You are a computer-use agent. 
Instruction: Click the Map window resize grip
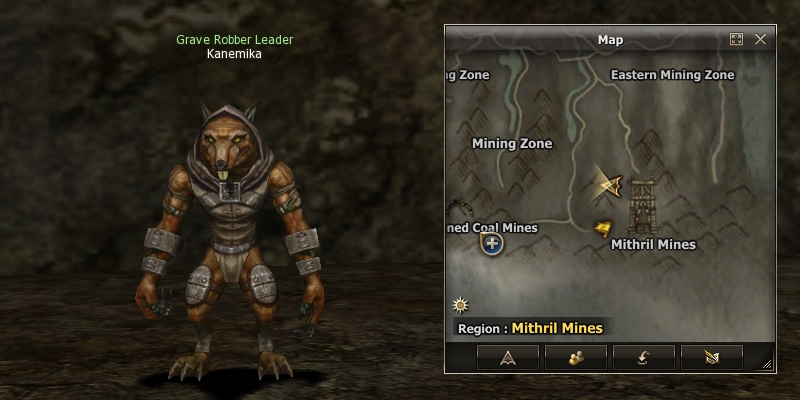coord(768,365)
